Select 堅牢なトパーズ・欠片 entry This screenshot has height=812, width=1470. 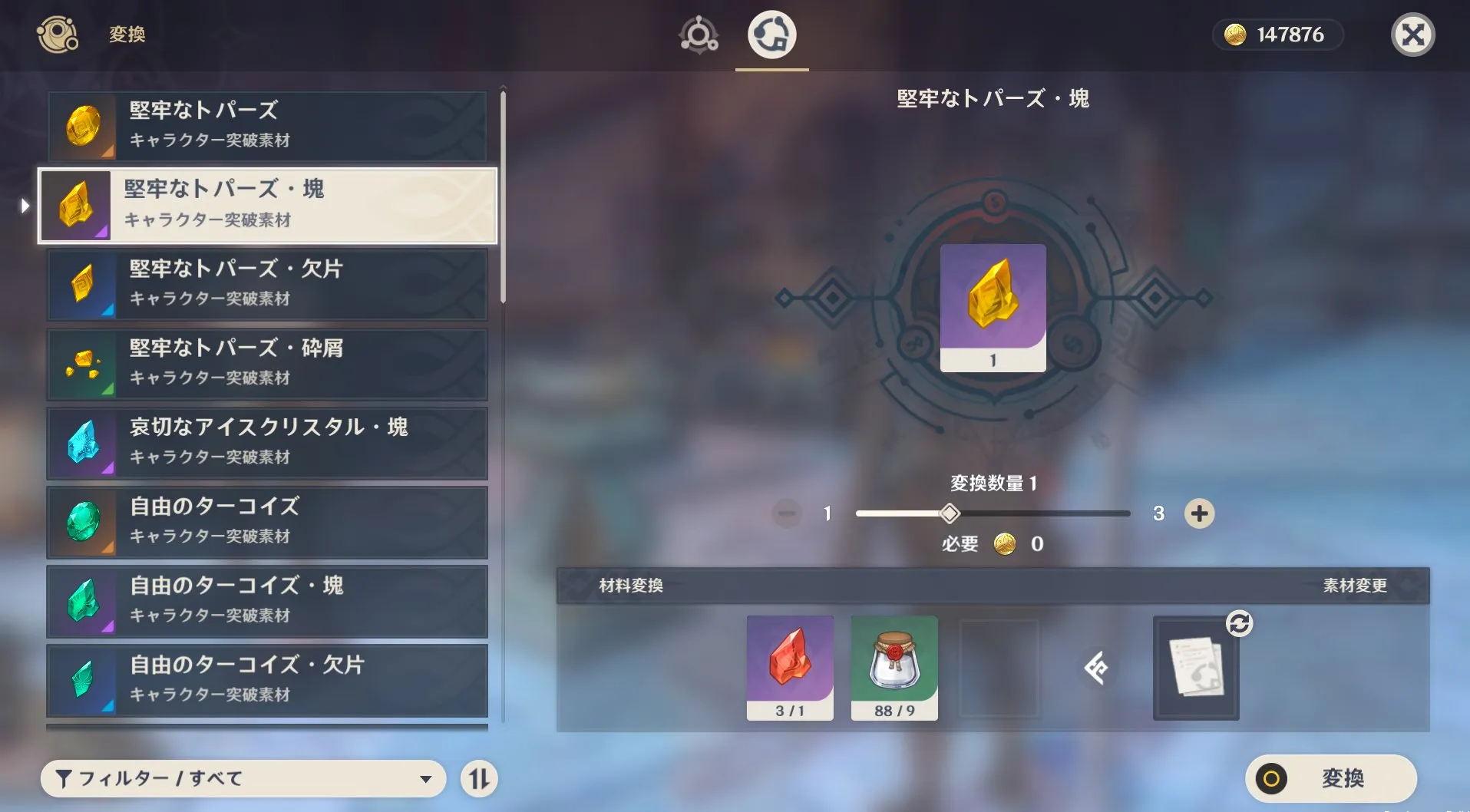pyautogui.click(x=267, y=284)
